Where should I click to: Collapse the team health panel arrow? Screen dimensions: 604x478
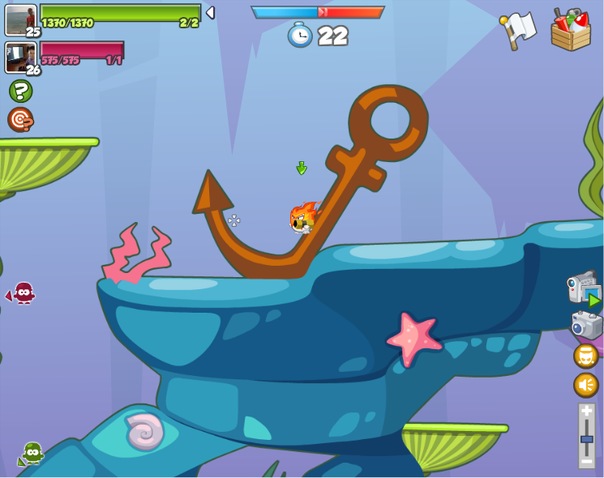pos(210,13)
